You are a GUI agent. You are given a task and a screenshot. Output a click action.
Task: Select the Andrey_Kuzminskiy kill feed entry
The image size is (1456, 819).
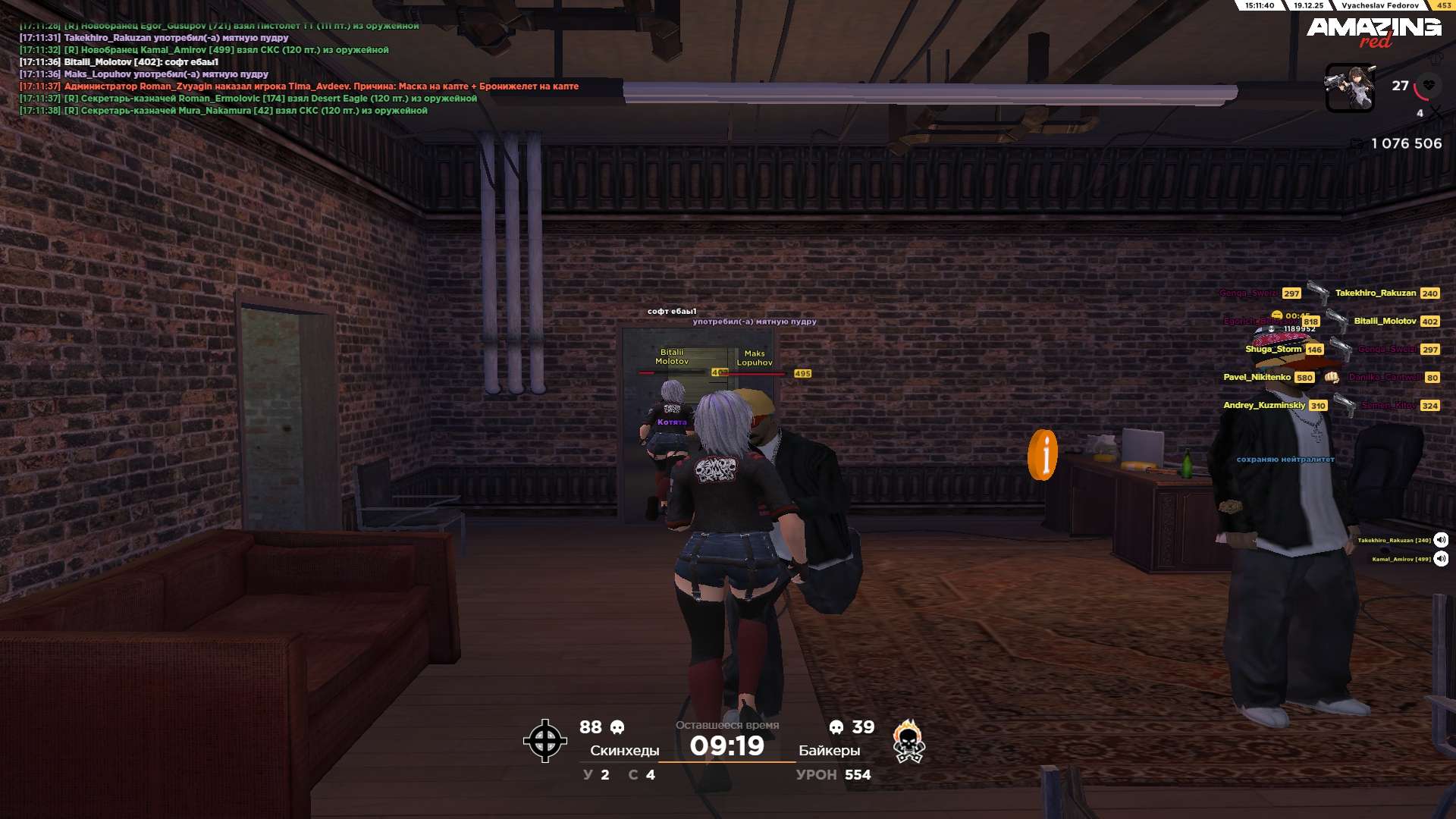(x=1274, y=406)
